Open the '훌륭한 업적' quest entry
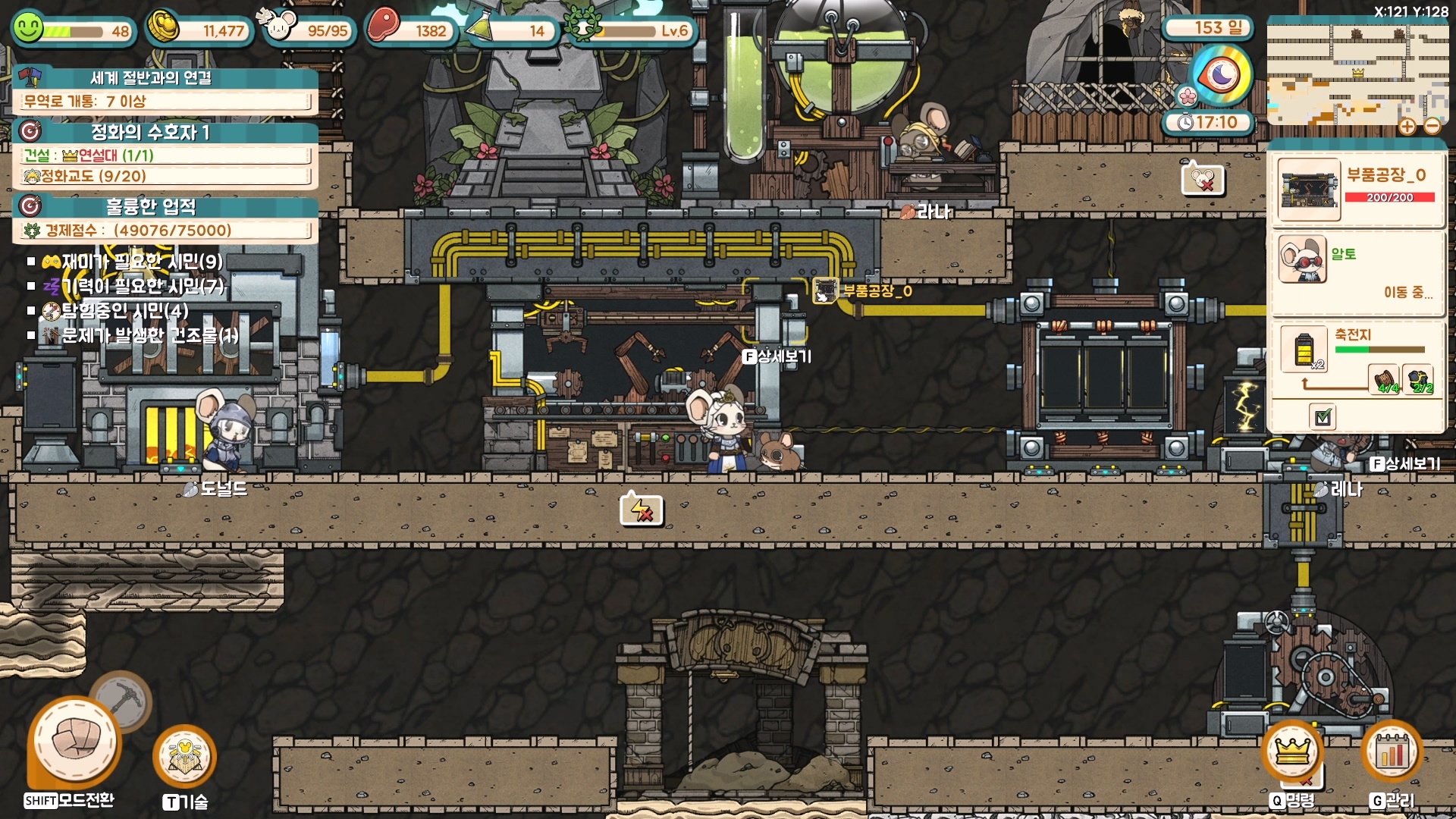 [151, 206]
